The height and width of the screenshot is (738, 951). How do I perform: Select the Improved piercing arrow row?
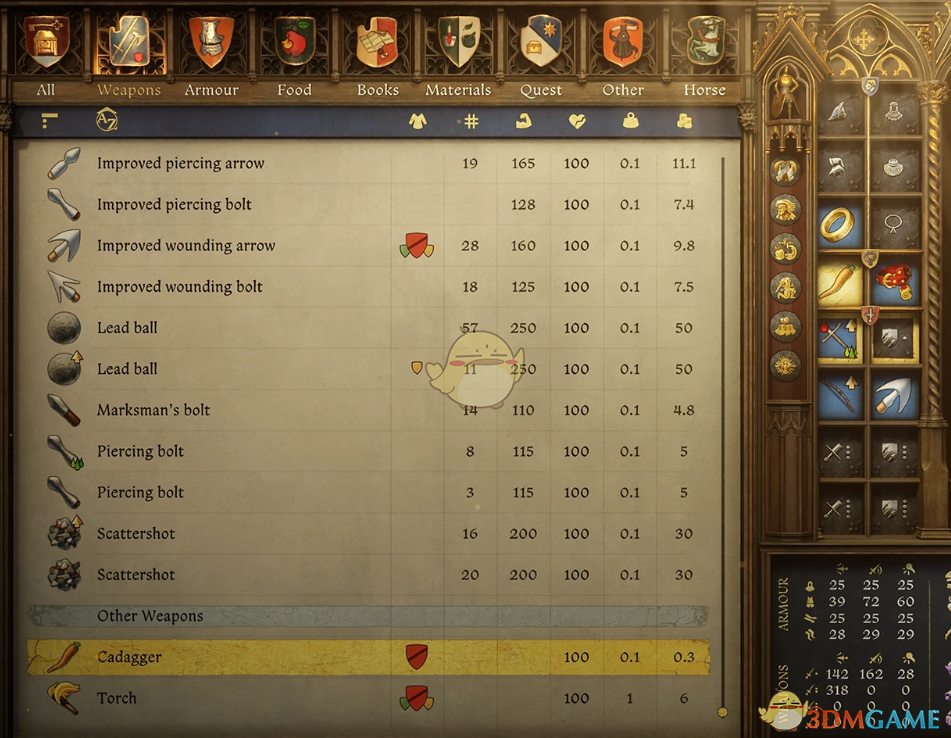[180, 164]
